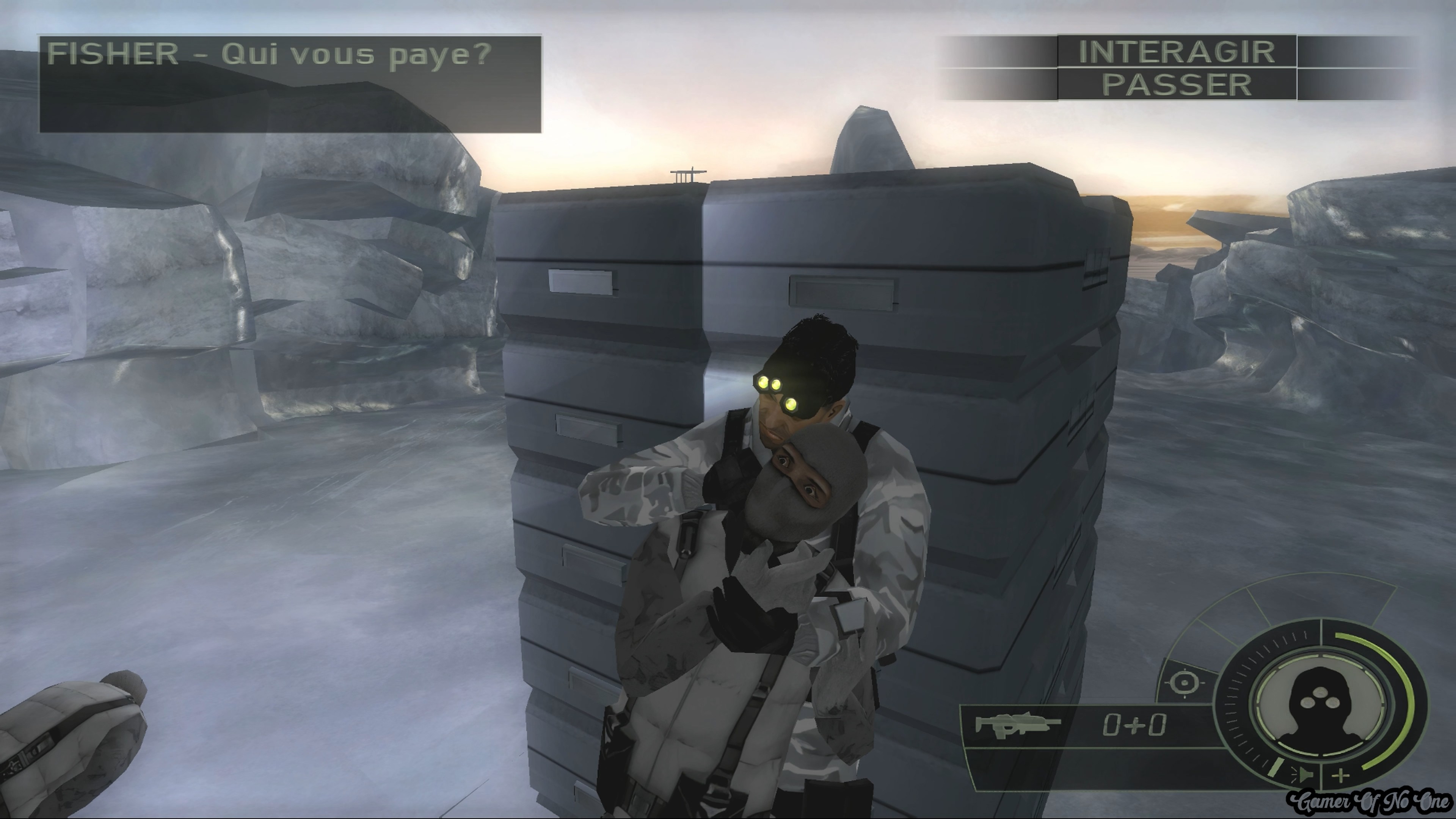1456x819 pixels.
Task: Choose the PASSER option
Action: [x=1176, y=85]
